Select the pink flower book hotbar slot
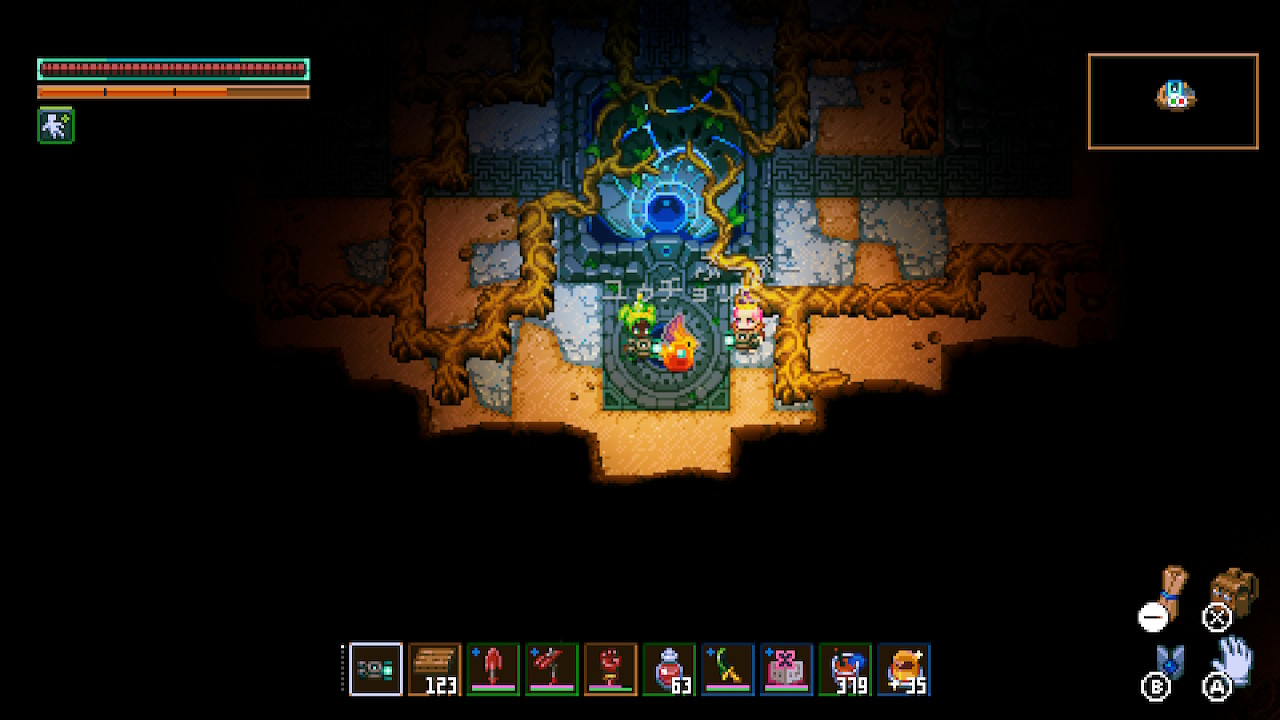 coord(786,669)
